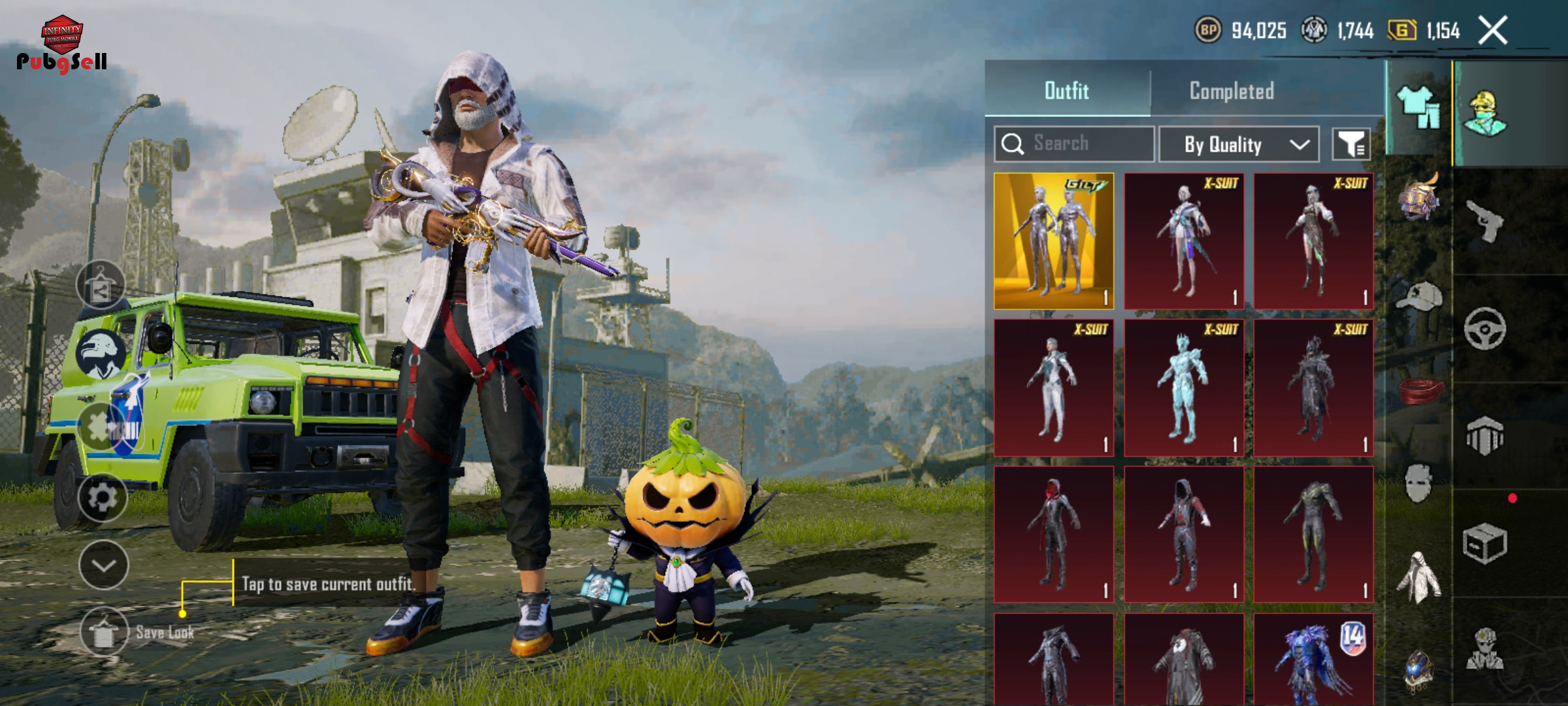The height and width of the screenshot is (706, 1568).
Task: Select the Outfit tab
Action: click(1066, 91)
